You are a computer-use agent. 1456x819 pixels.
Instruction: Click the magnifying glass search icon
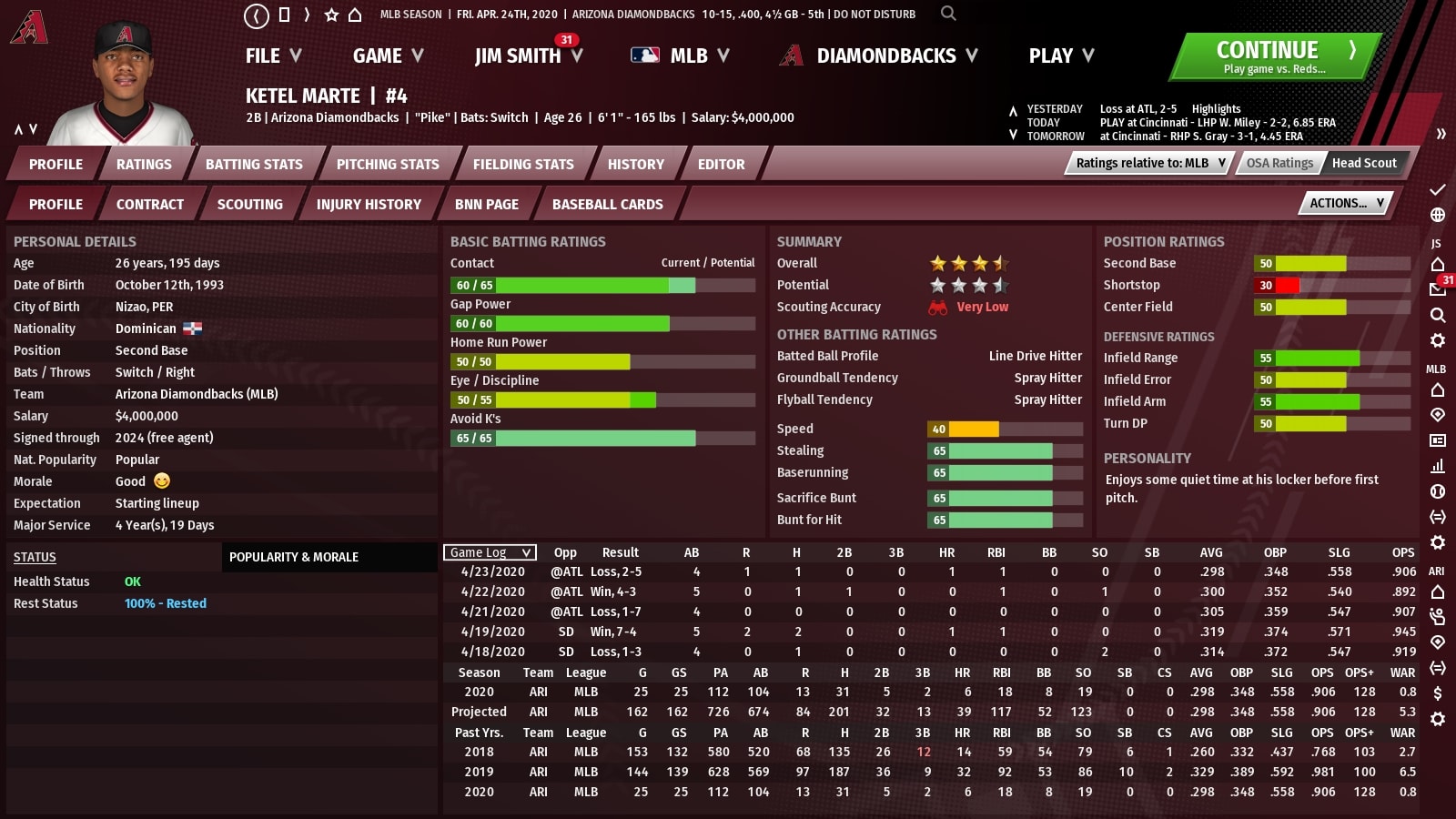948,14
